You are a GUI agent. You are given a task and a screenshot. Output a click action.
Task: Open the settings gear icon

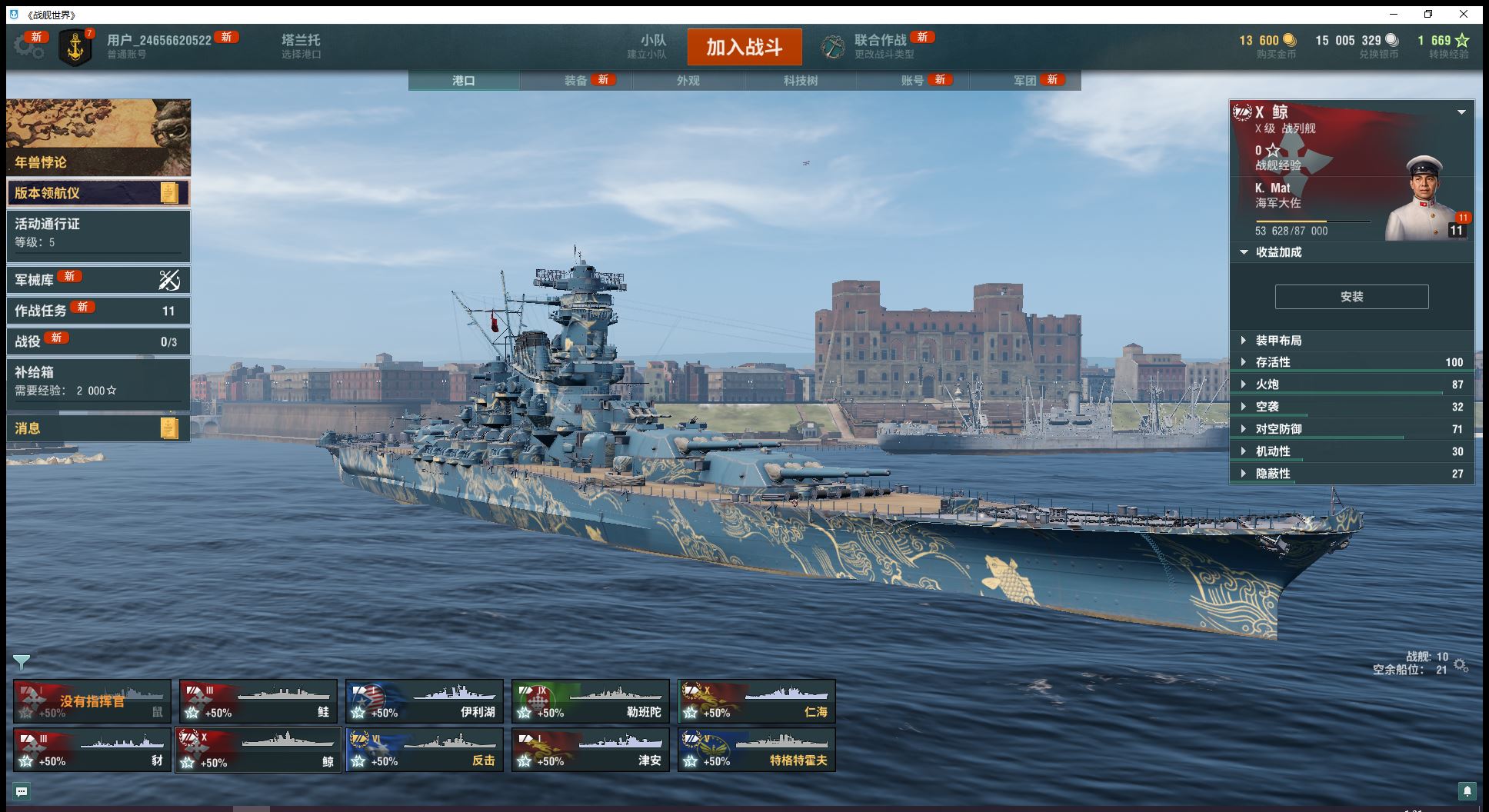28,47
